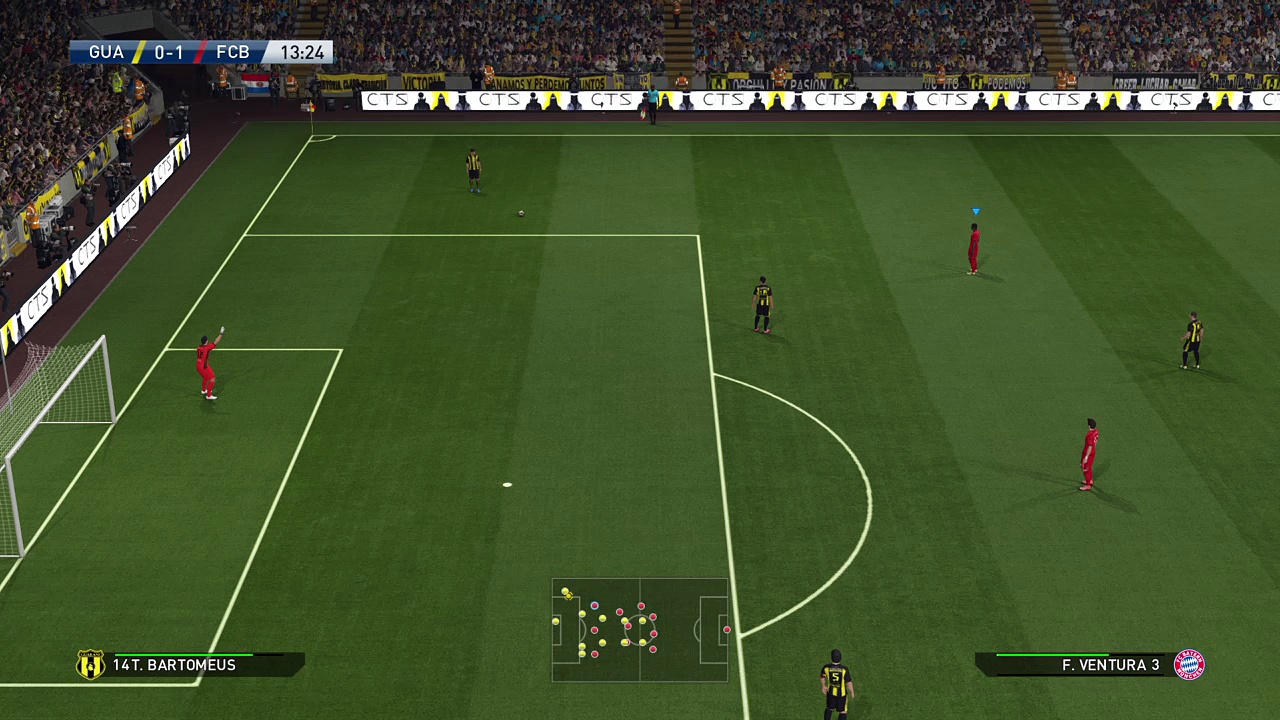Image resolution: width=1280 pixels, height=720 pixels.
Task: Click the pitch radar minimap
Action: click(640, 630)
